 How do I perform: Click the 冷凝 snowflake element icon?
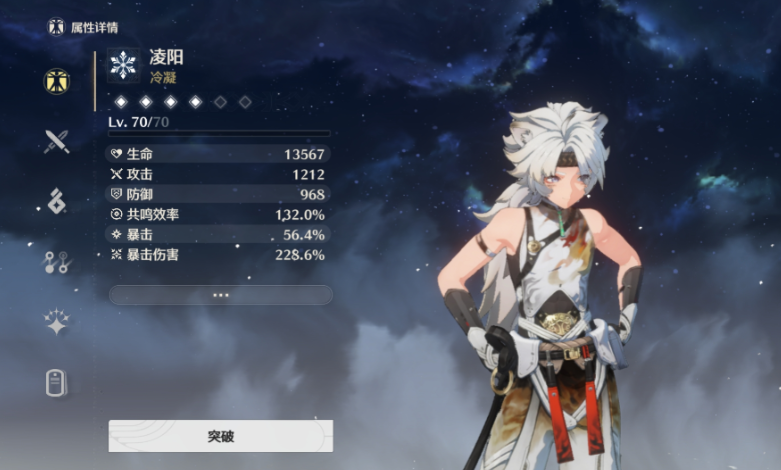[x=123, y=65]
